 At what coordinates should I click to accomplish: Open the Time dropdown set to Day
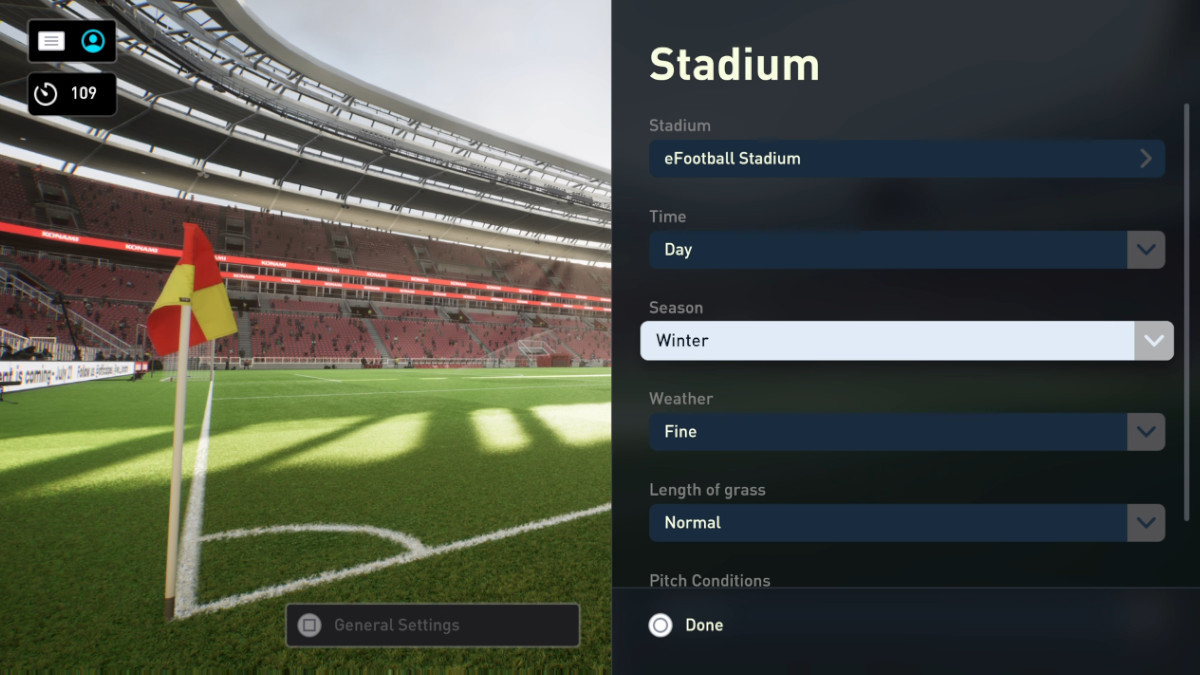[906, 250]
